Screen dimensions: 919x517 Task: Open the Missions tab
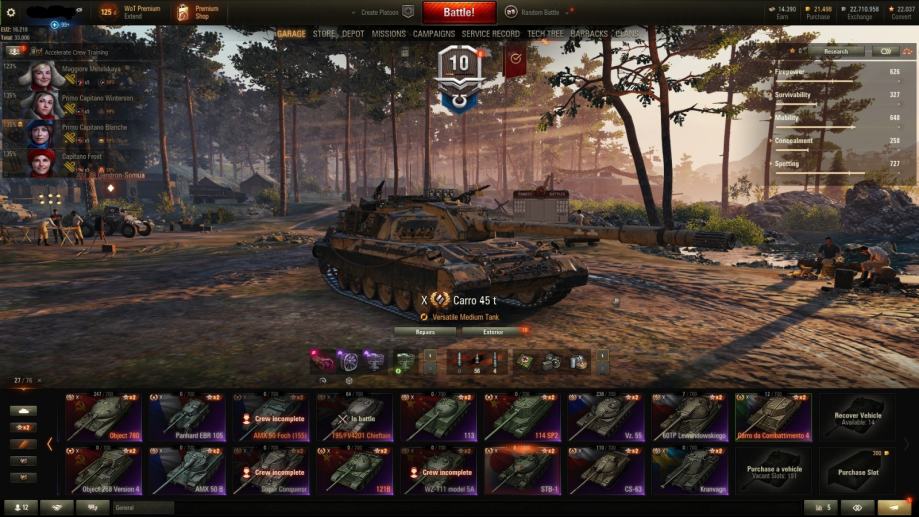(389, 34)
